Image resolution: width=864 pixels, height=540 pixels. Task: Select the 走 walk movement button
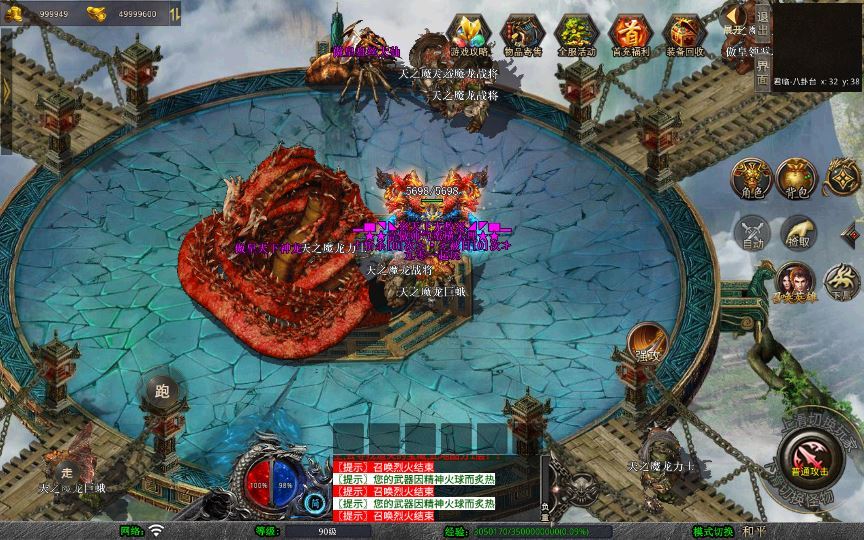67,470
